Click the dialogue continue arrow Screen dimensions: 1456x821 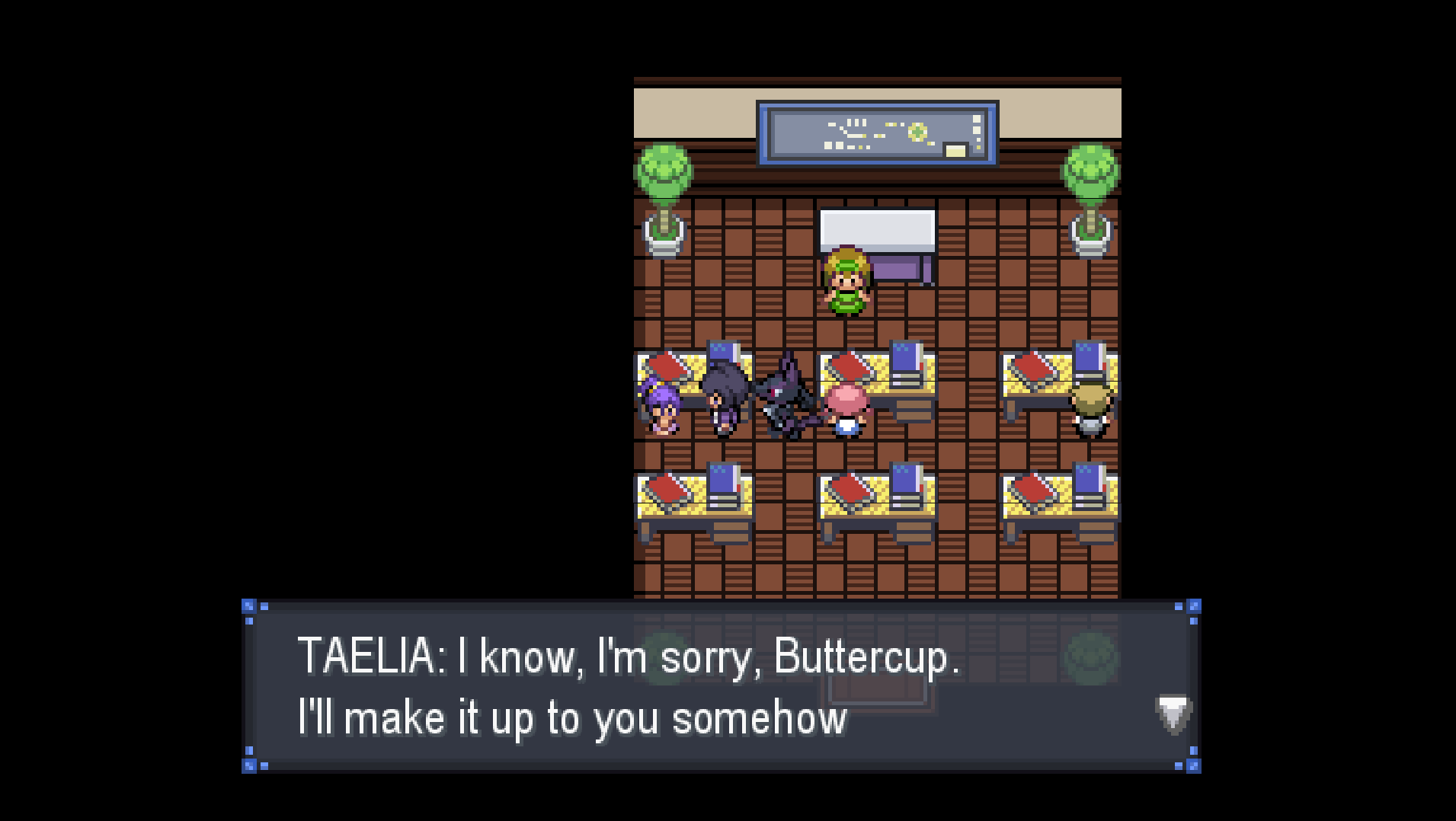pyautogui.click(x=1173, y=714)
